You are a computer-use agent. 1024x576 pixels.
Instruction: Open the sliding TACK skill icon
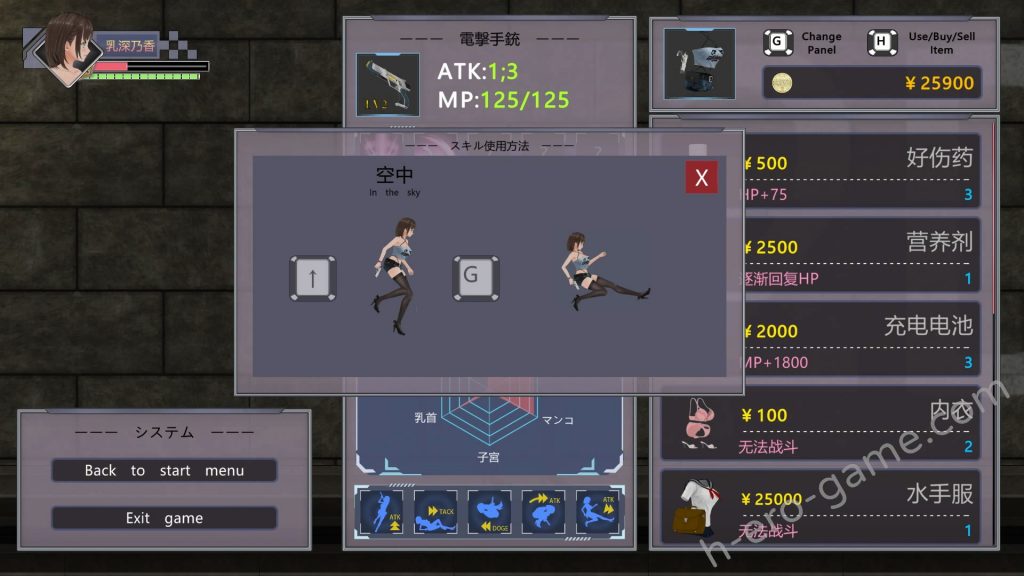click(x=435, y=512)
